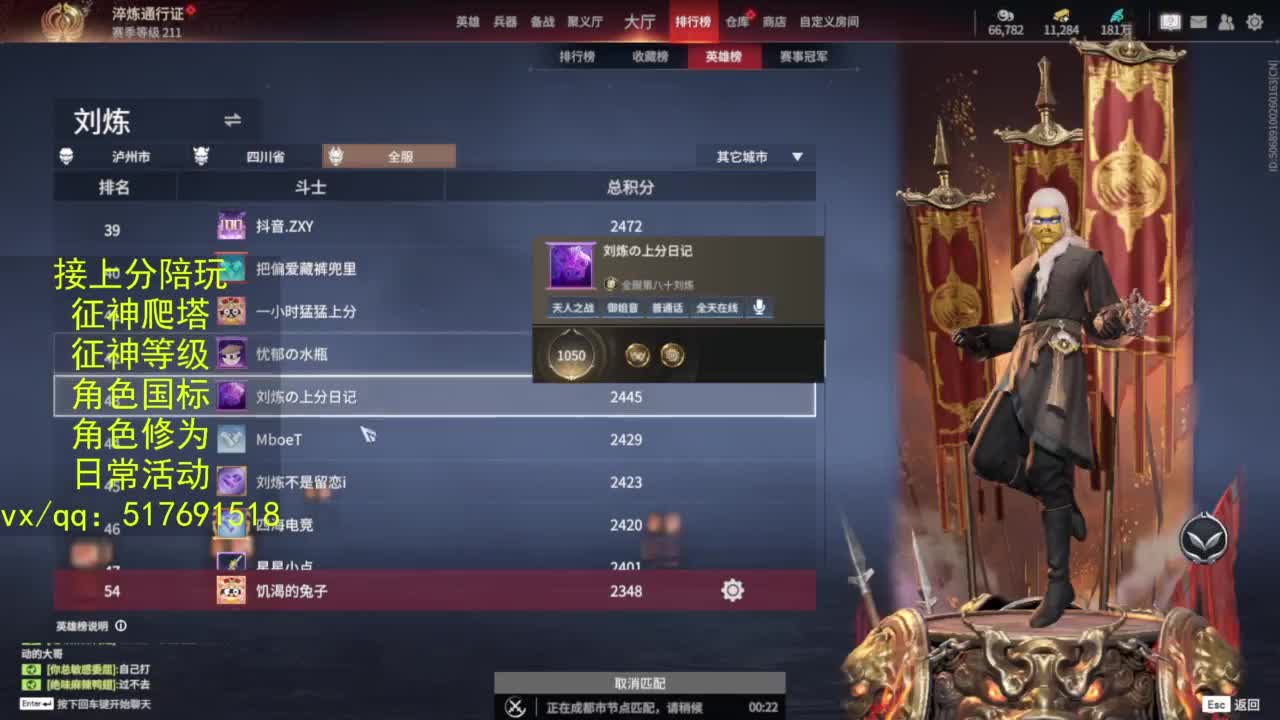Screen dimensions: 1280x720
Task: Open the mail inbox icon top right
Action: [x=1197, y=20]
